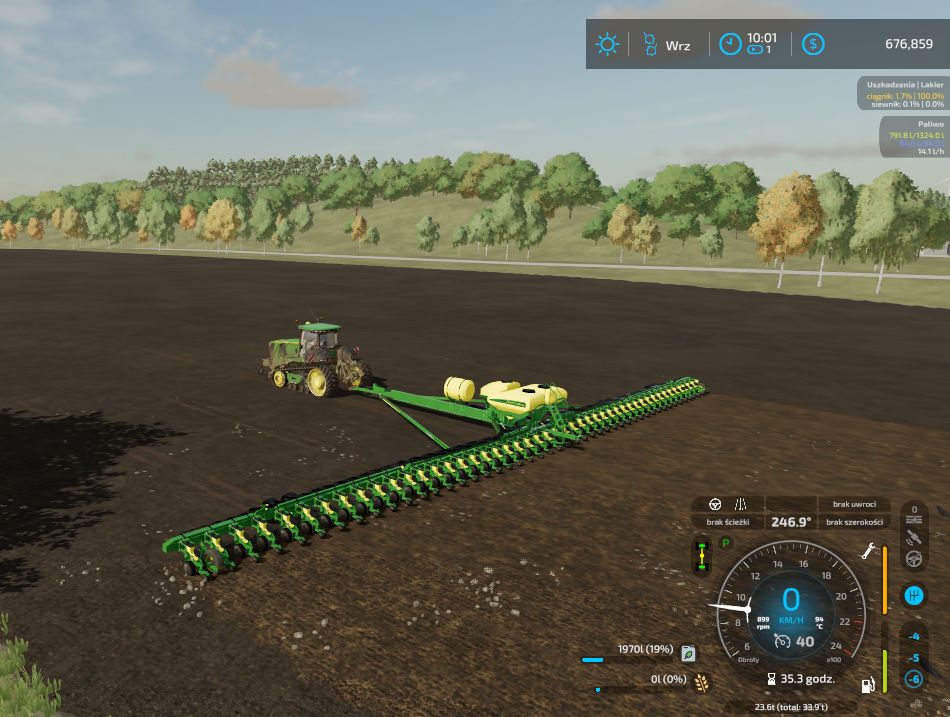The image size is (950, 717).
Task: Click the hourglass operating hours icon
Action: [771, 680]
